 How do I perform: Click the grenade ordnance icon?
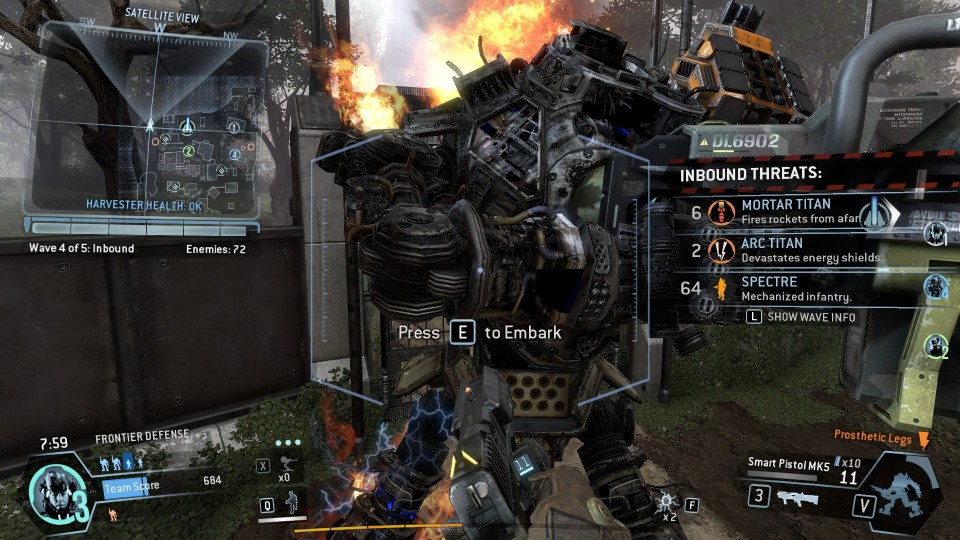point(665,501)
